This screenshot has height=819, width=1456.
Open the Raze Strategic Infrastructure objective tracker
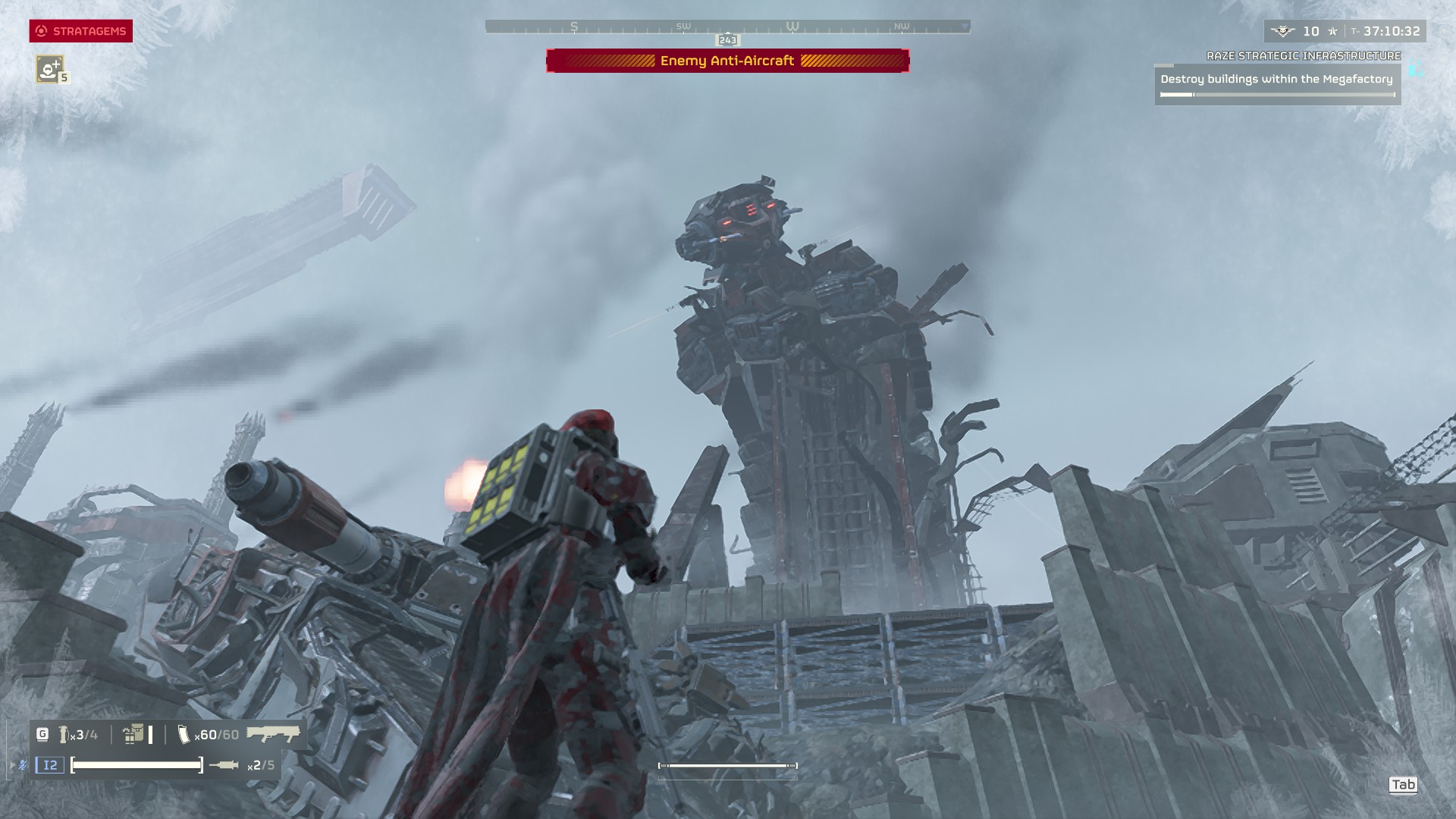tap(1277, 79)
